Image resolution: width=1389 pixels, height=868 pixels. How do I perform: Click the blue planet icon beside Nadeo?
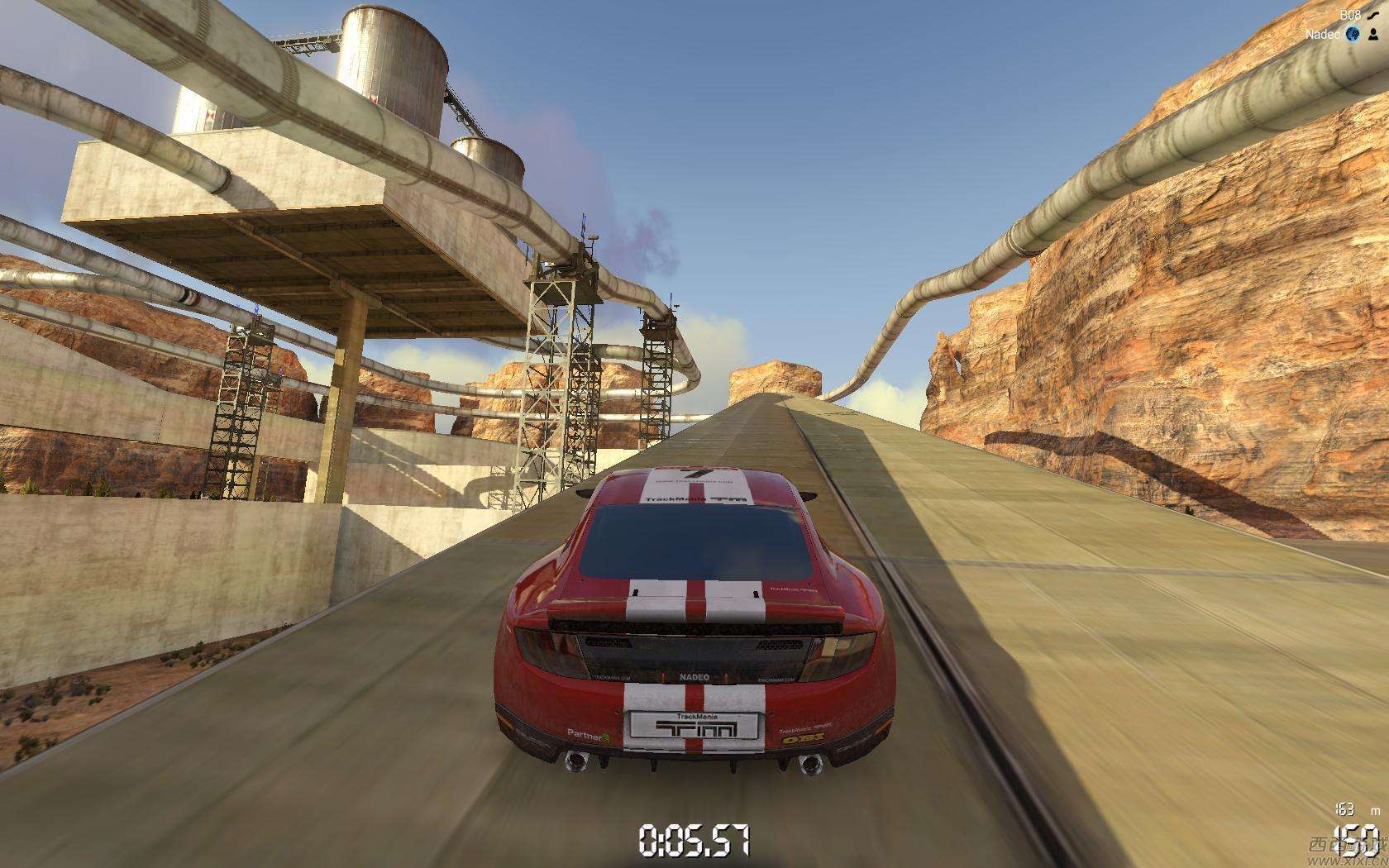pyautogui.click(x=1353, y=36)
